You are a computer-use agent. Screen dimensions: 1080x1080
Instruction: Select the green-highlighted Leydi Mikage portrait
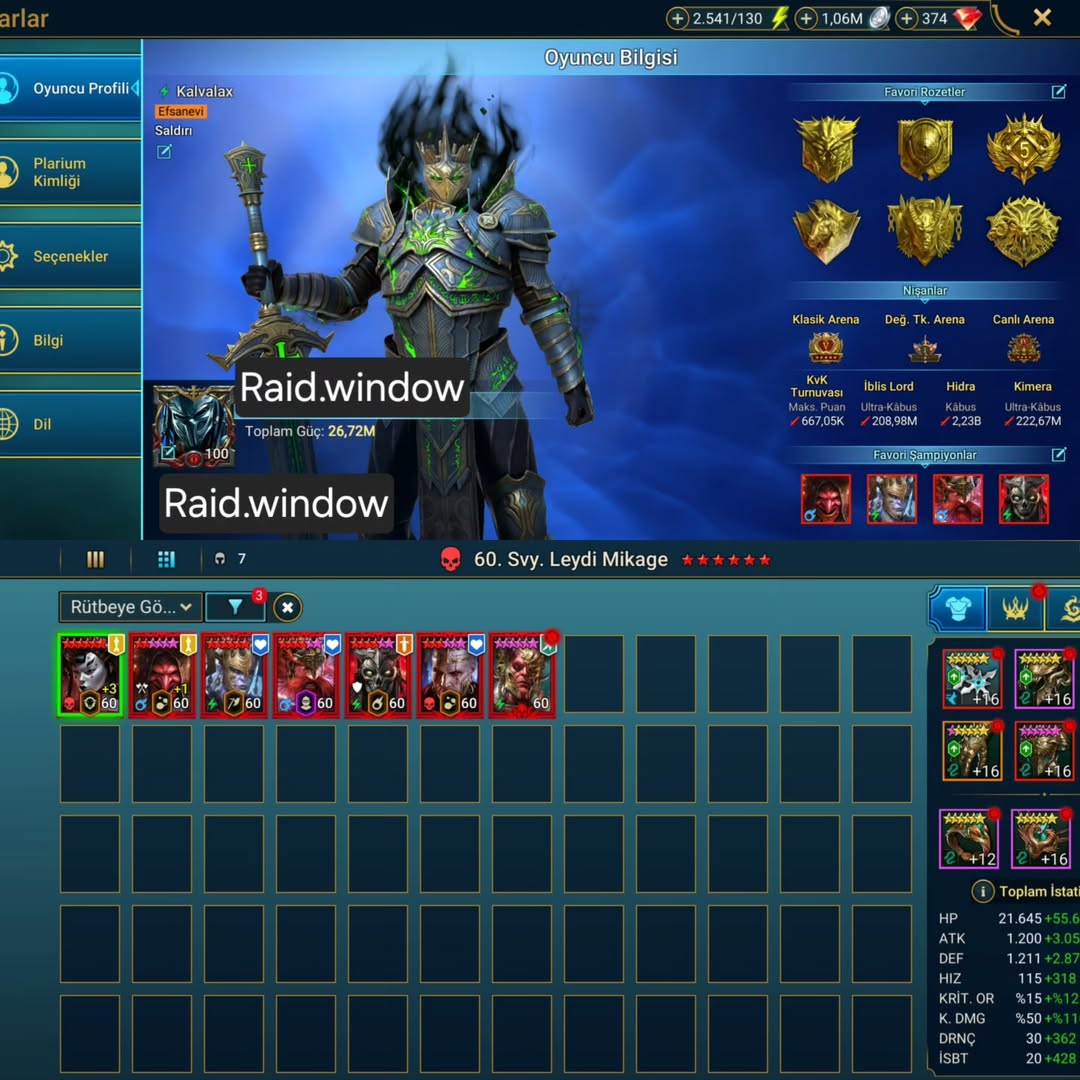(89, 676)
